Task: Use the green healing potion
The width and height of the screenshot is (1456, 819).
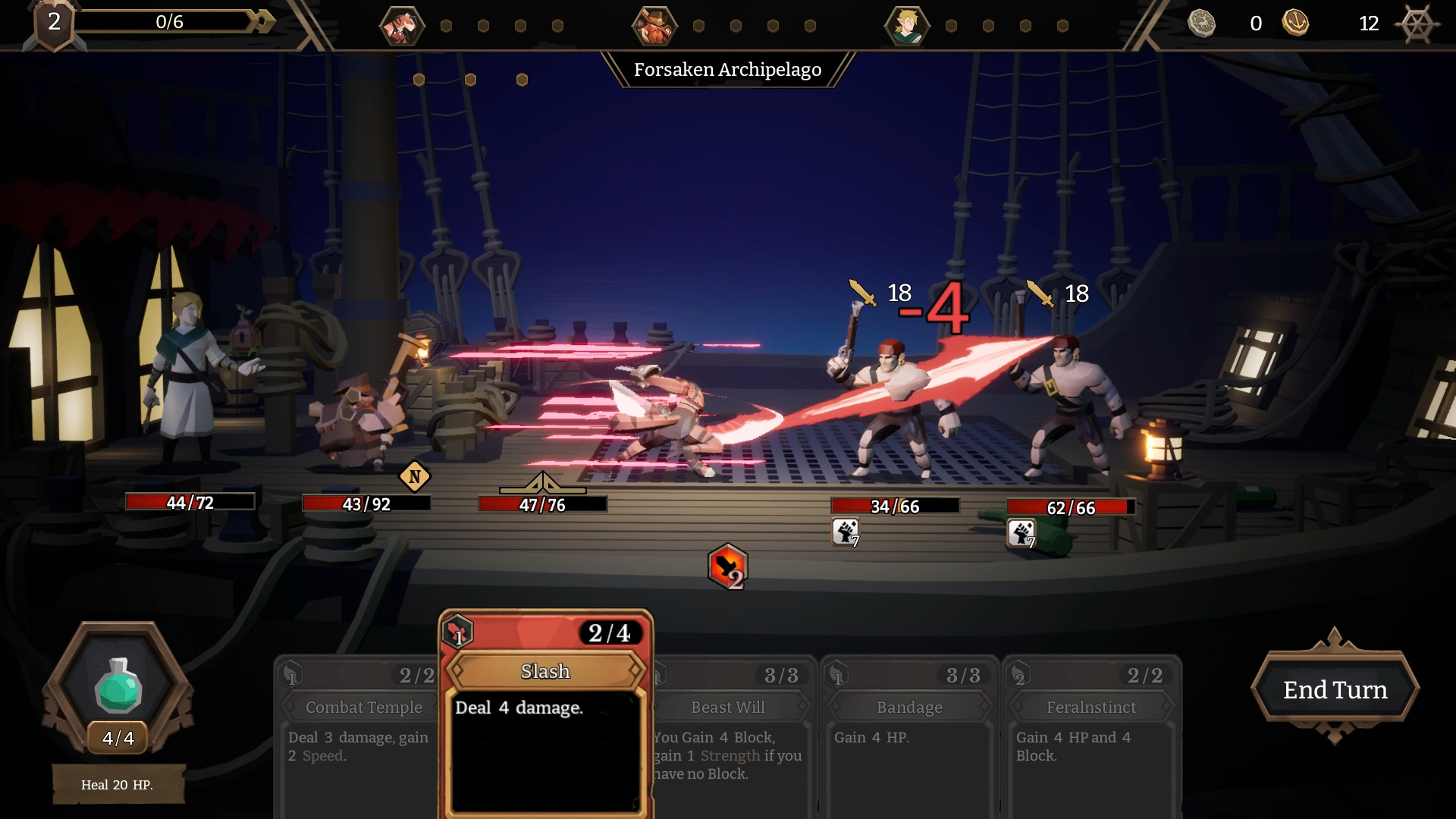Action: (x=118, y=686)
